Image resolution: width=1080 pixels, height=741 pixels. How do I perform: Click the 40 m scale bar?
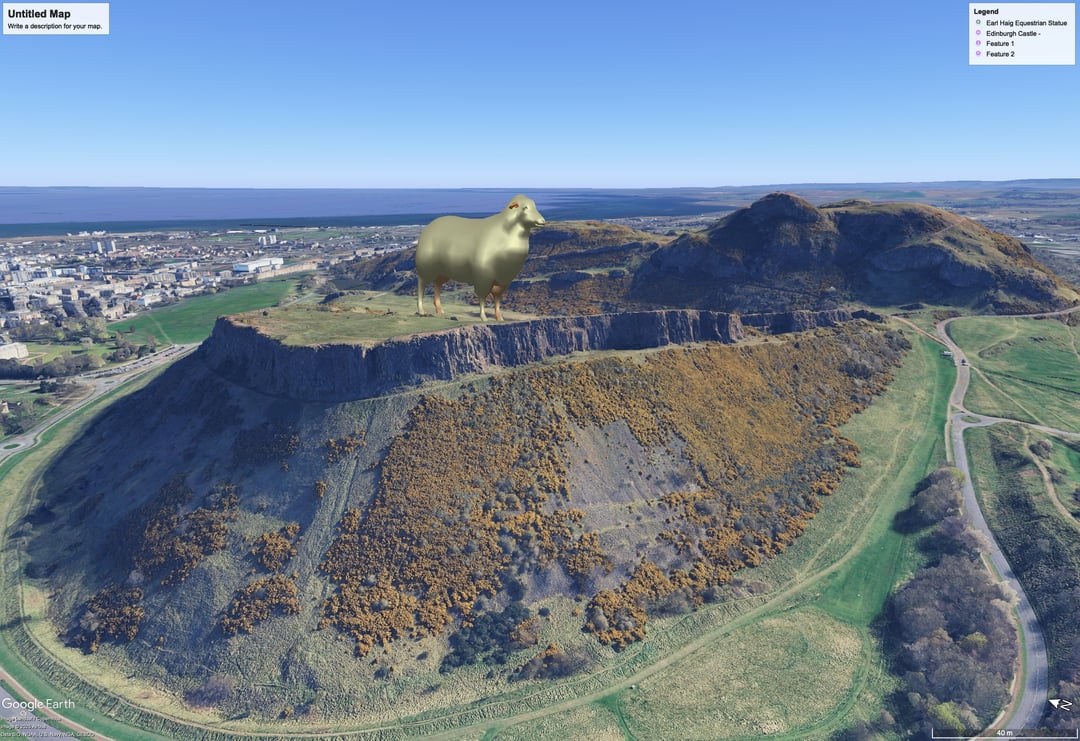1003,734
